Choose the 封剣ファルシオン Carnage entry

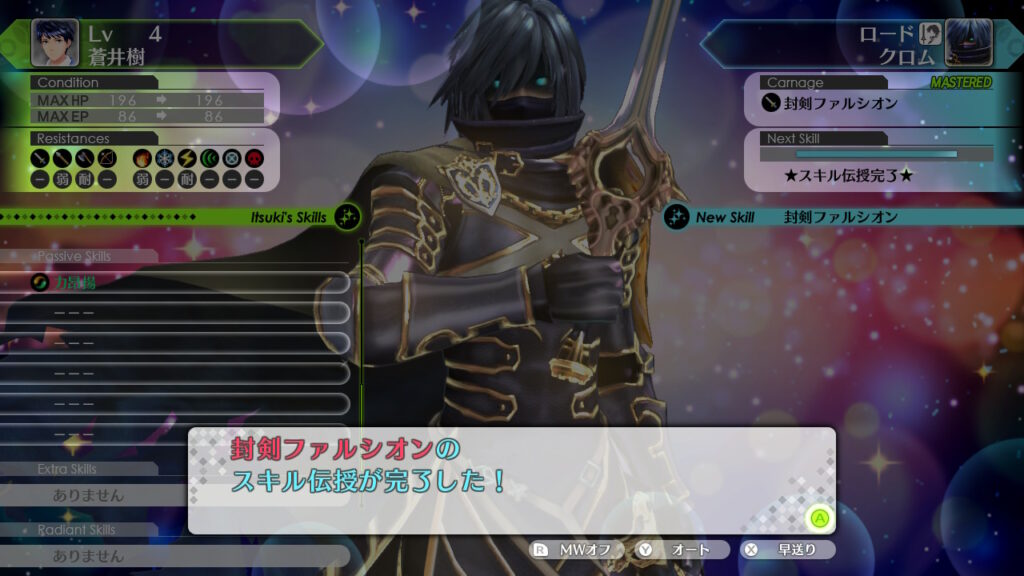tap(830, 103)
